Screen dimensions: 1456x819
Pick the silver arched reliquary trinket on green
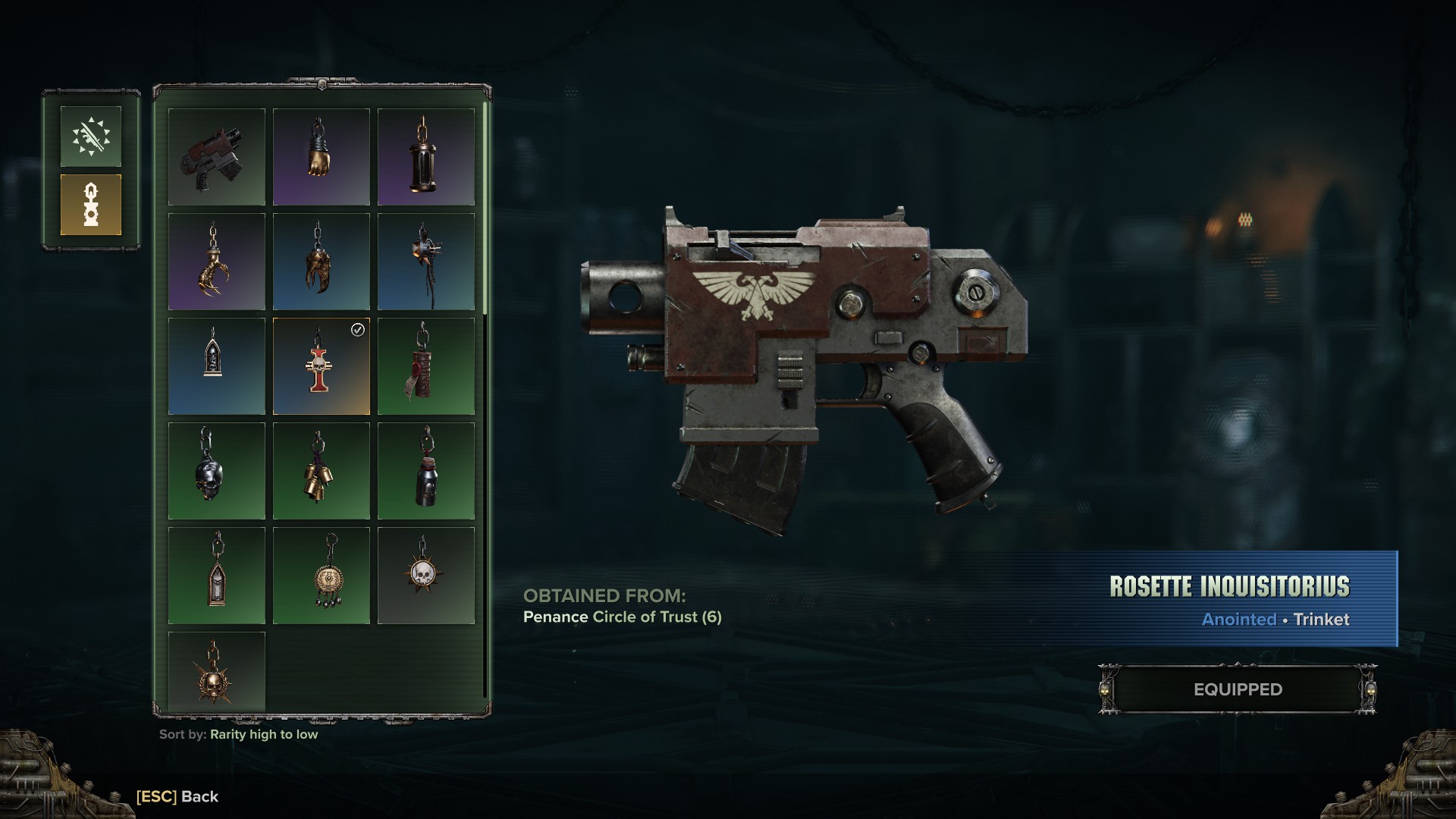click(x=217, y=576)
